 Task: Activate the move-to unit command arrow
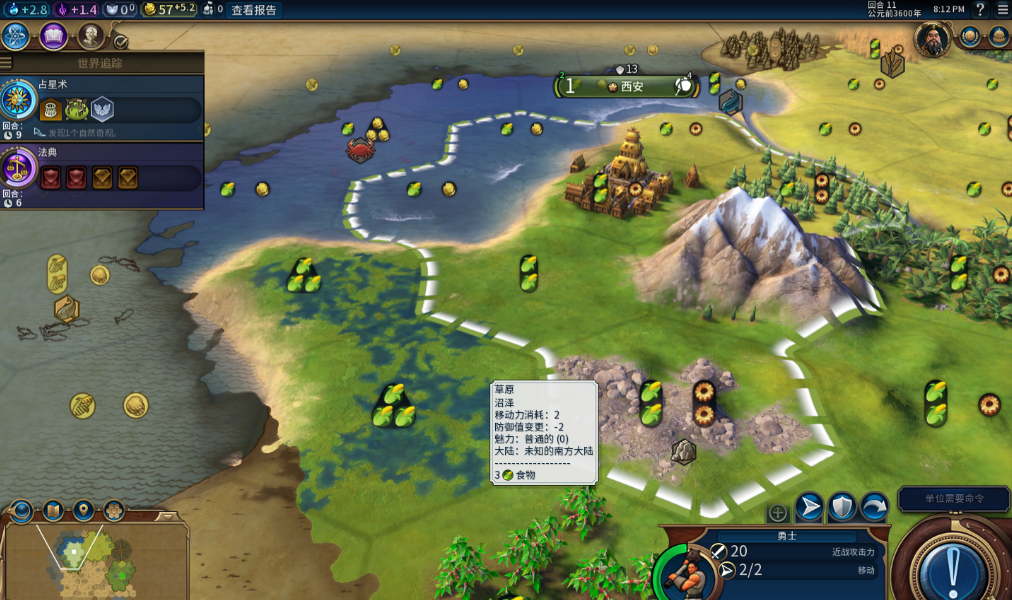tap(809, 507)
